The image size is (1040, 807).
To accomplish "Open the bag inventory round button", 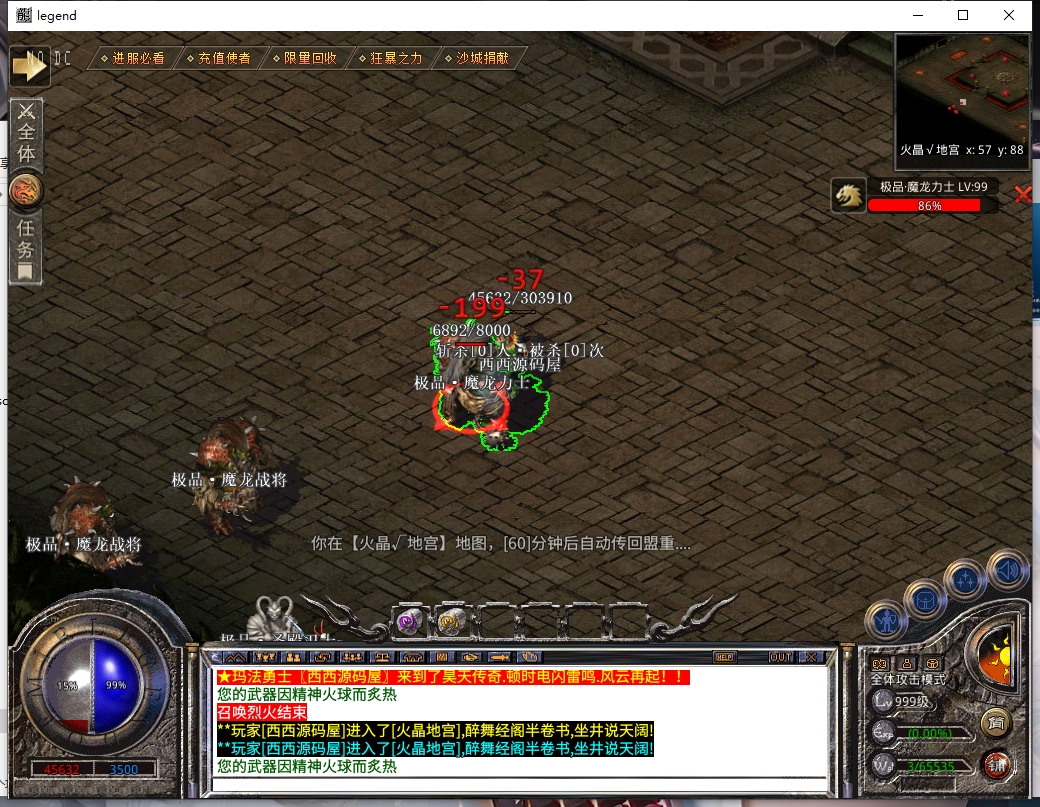I will (x=925, y=599).
